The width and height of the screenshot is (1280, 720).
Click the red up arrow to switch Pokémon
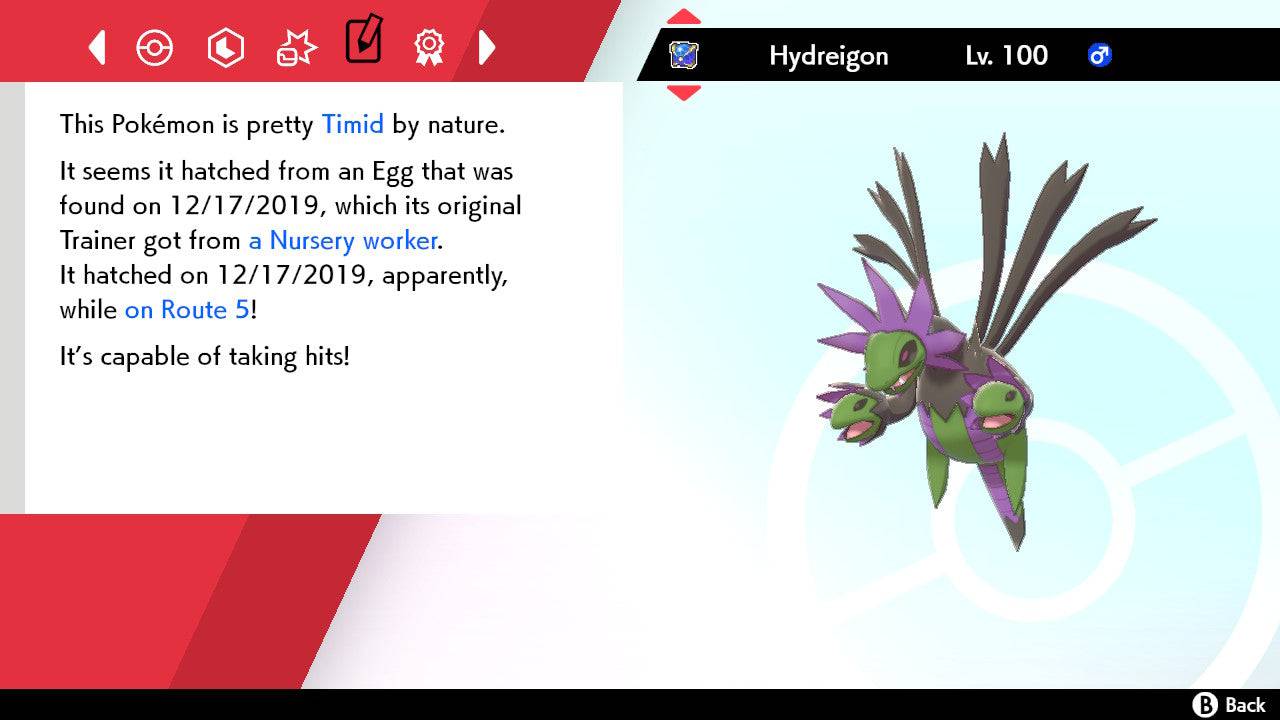(x=683, y=15)
